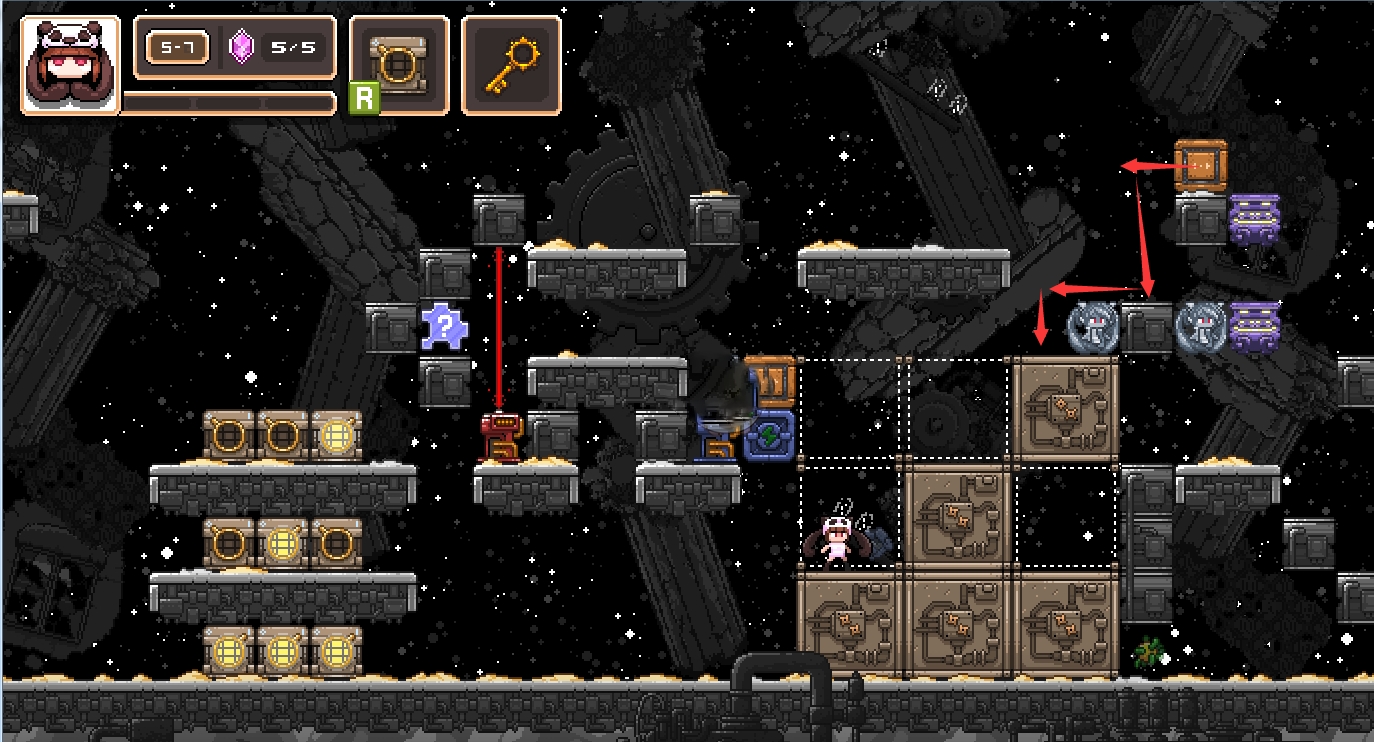
Task: Select the golden key item slot
Action: tap(511, 65)
